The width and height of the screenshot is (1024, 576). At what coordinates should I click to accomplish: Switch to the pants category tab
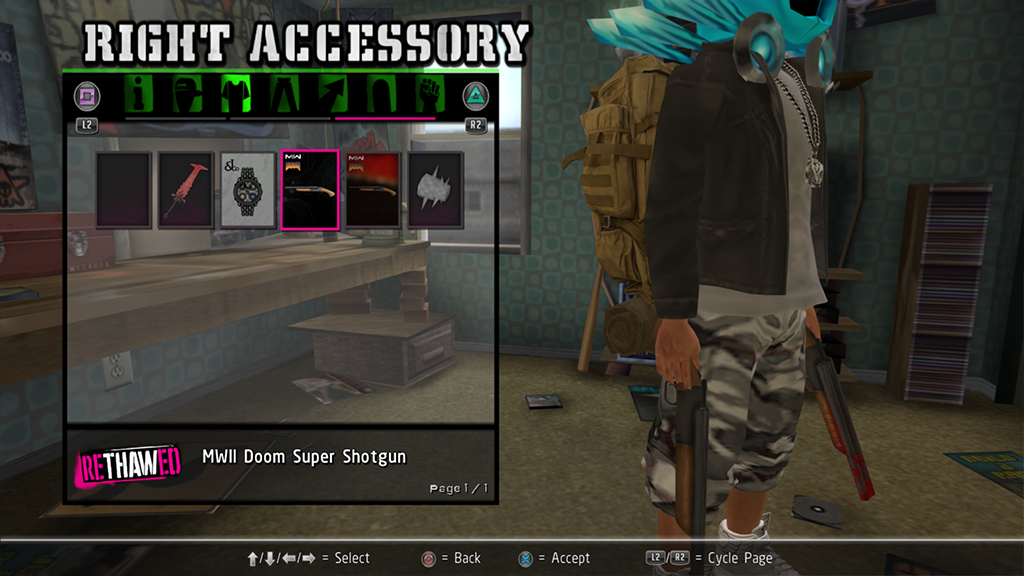[x=284, y=96]
